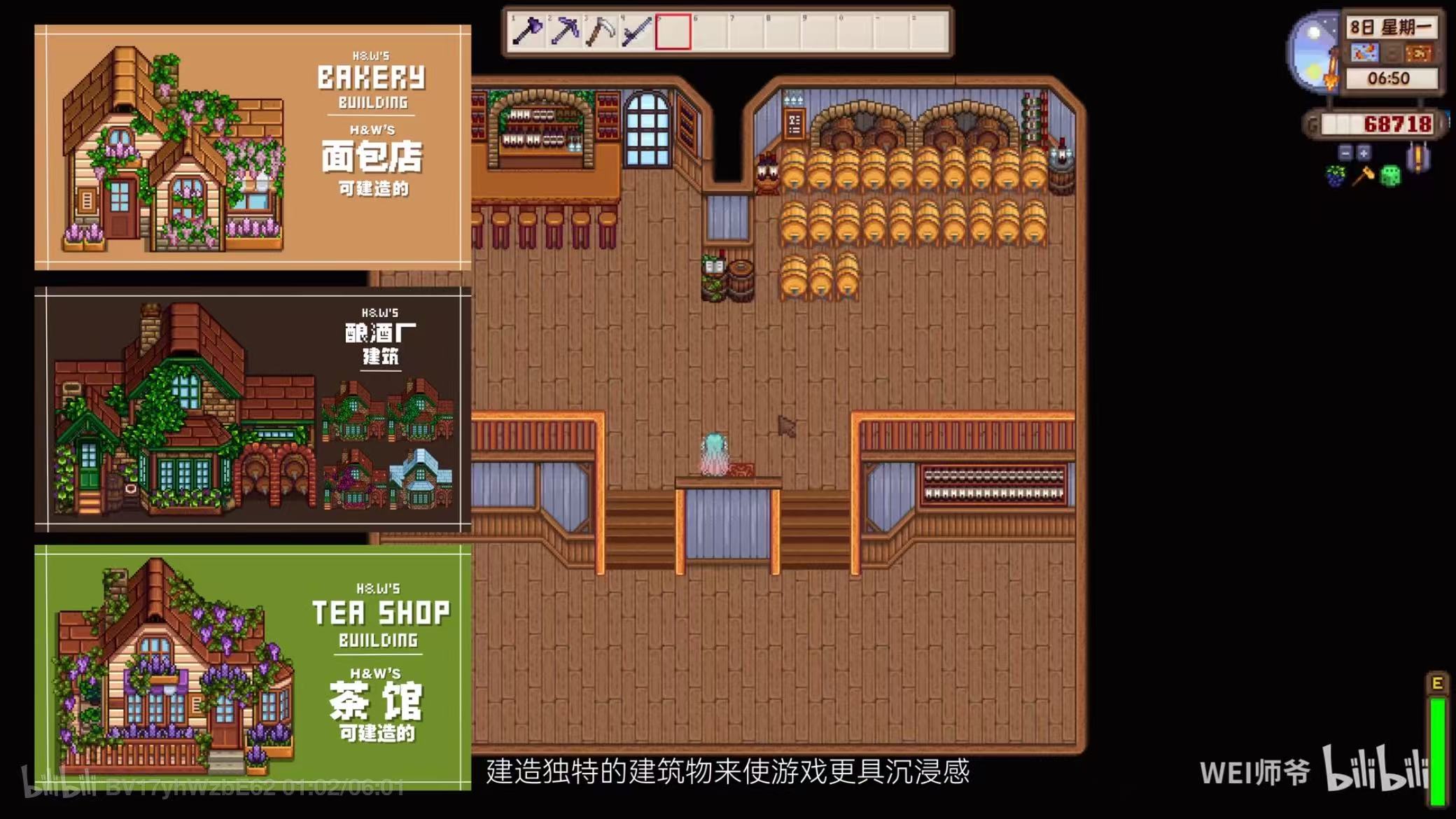
Task: Toggle zoom out with the minus button
Action: click(x=1343, y=153)
